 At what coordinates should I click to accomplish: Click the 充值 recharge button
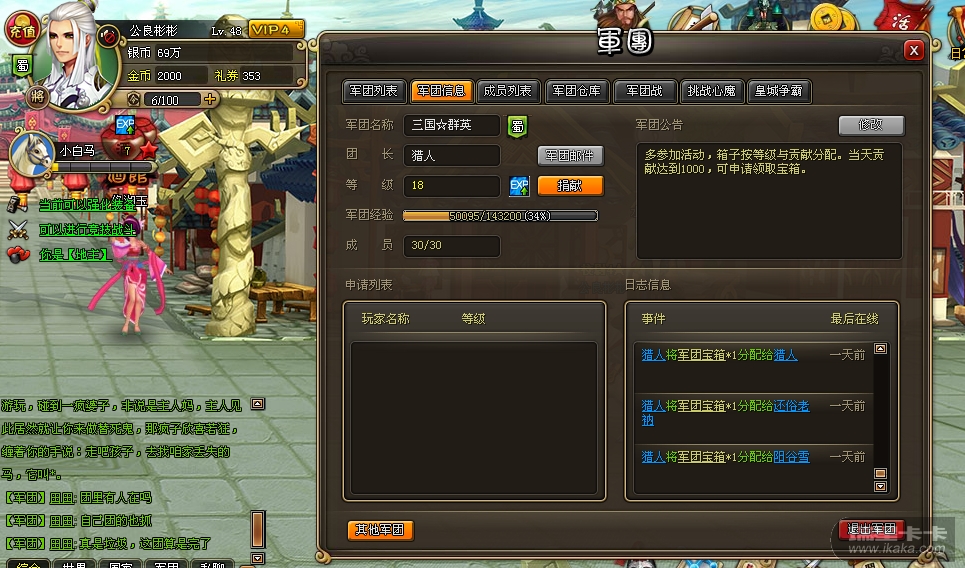[x=21, y=32]
